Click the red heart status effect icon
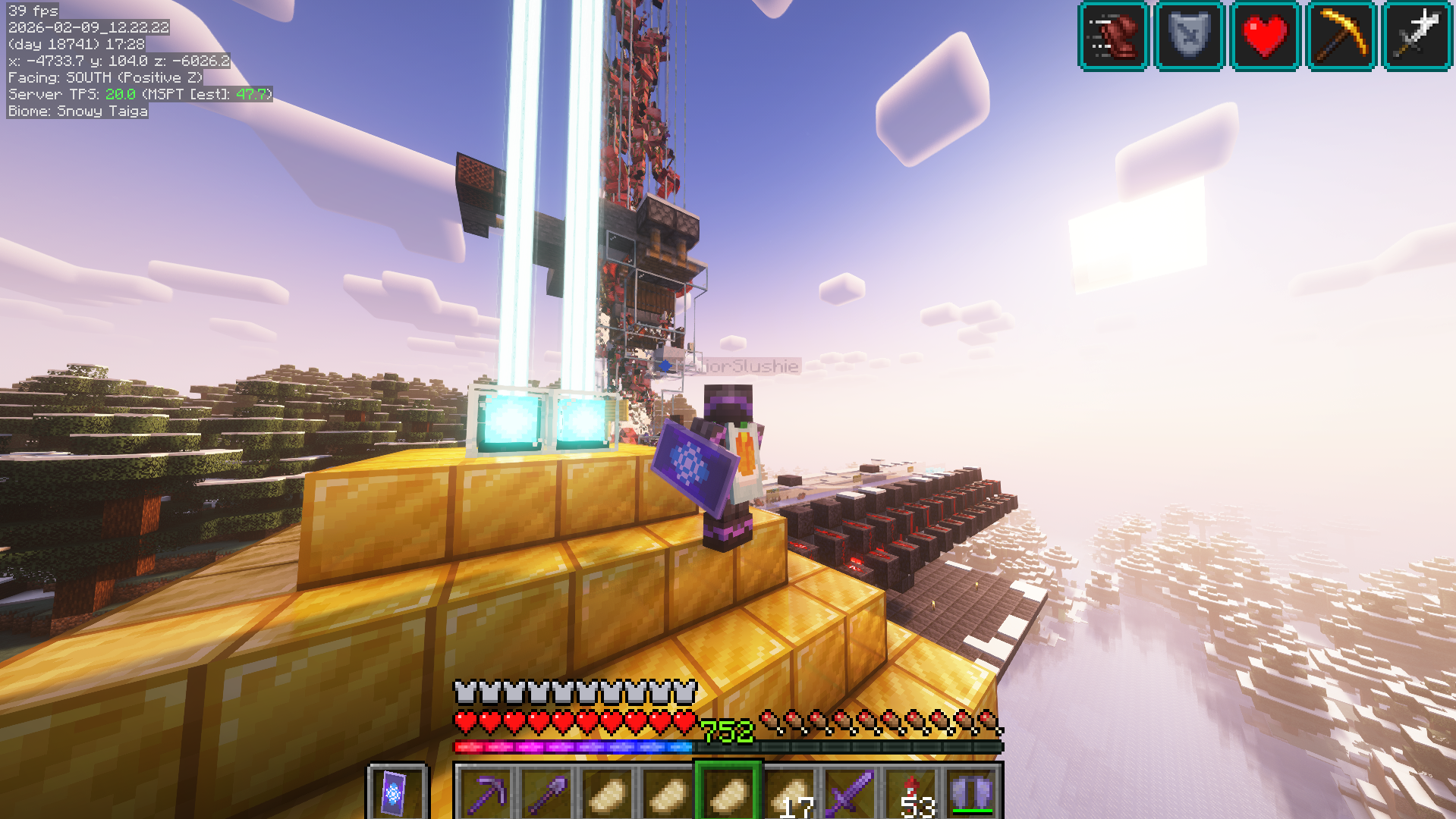 [1265, 36]
